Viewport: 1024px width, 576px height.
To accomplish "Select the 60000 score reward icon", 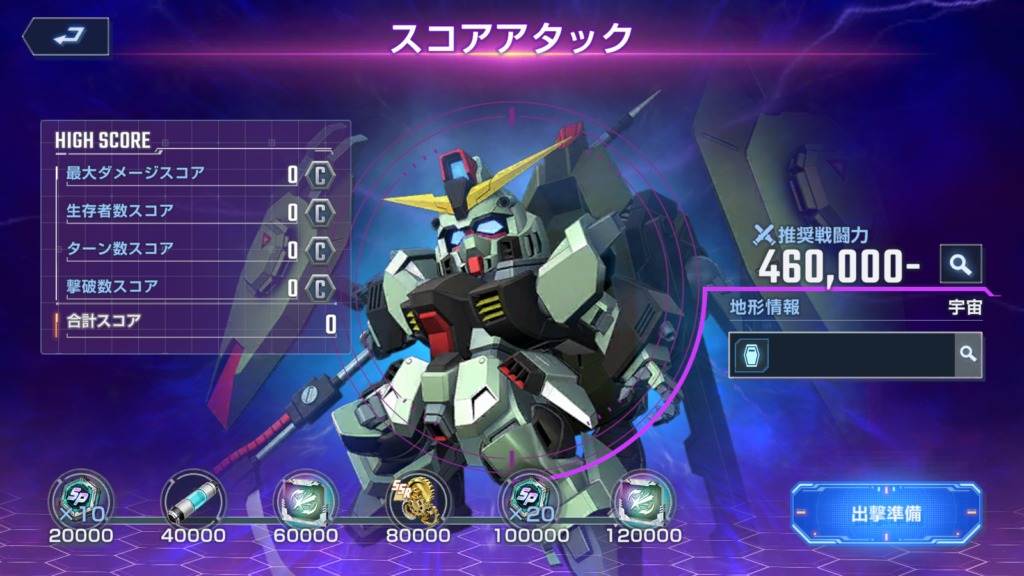I will coord(305,498).
